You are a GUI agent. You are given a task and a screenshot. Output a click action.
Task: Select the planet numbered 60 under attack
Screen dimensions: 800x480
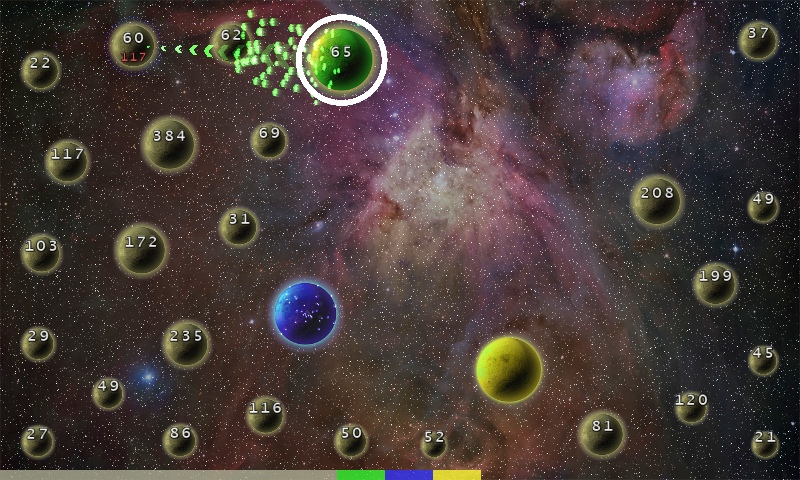point(133,45)
